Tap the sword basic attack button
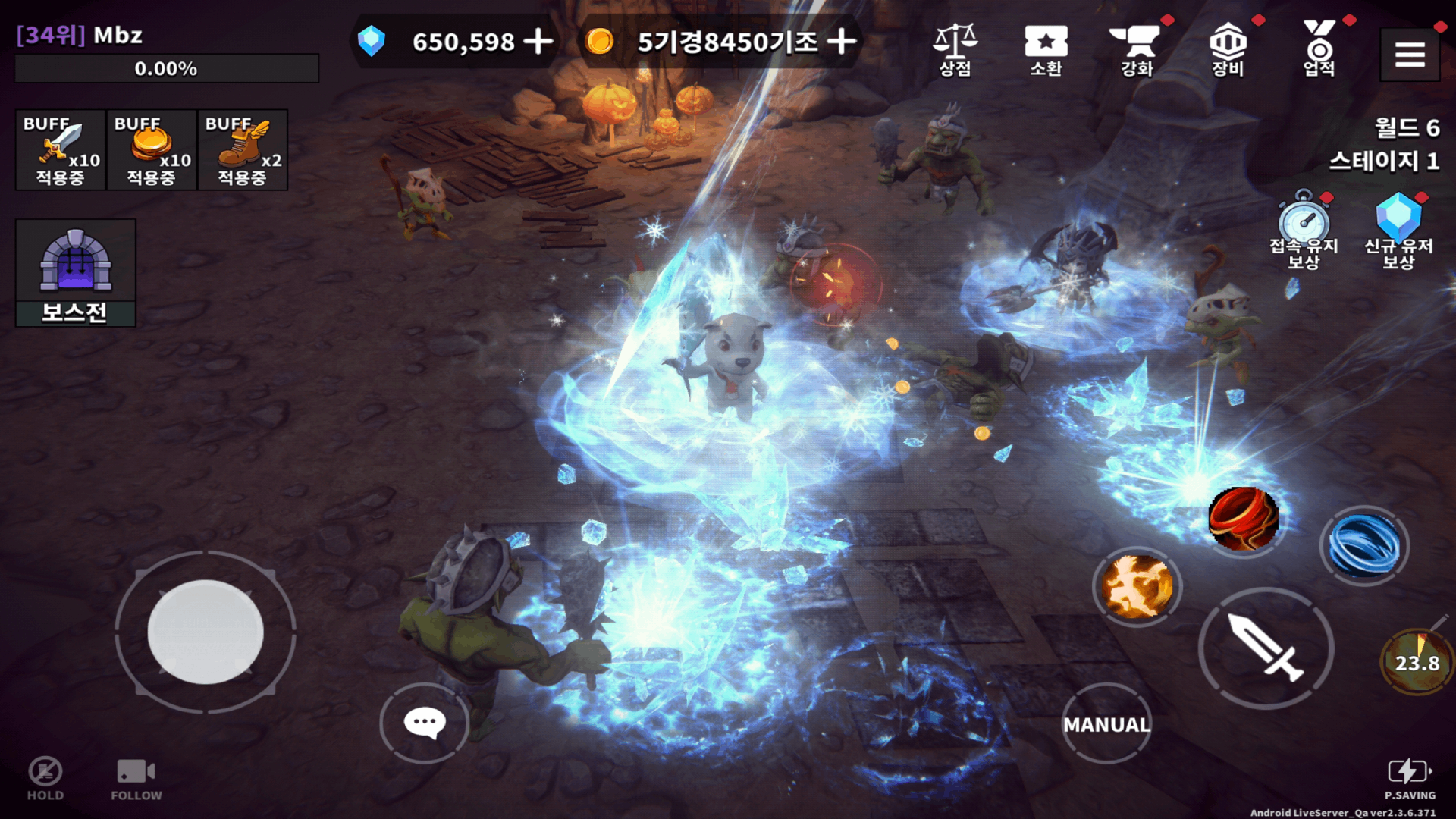The image size is (1456, 819). pos(1266,648)
